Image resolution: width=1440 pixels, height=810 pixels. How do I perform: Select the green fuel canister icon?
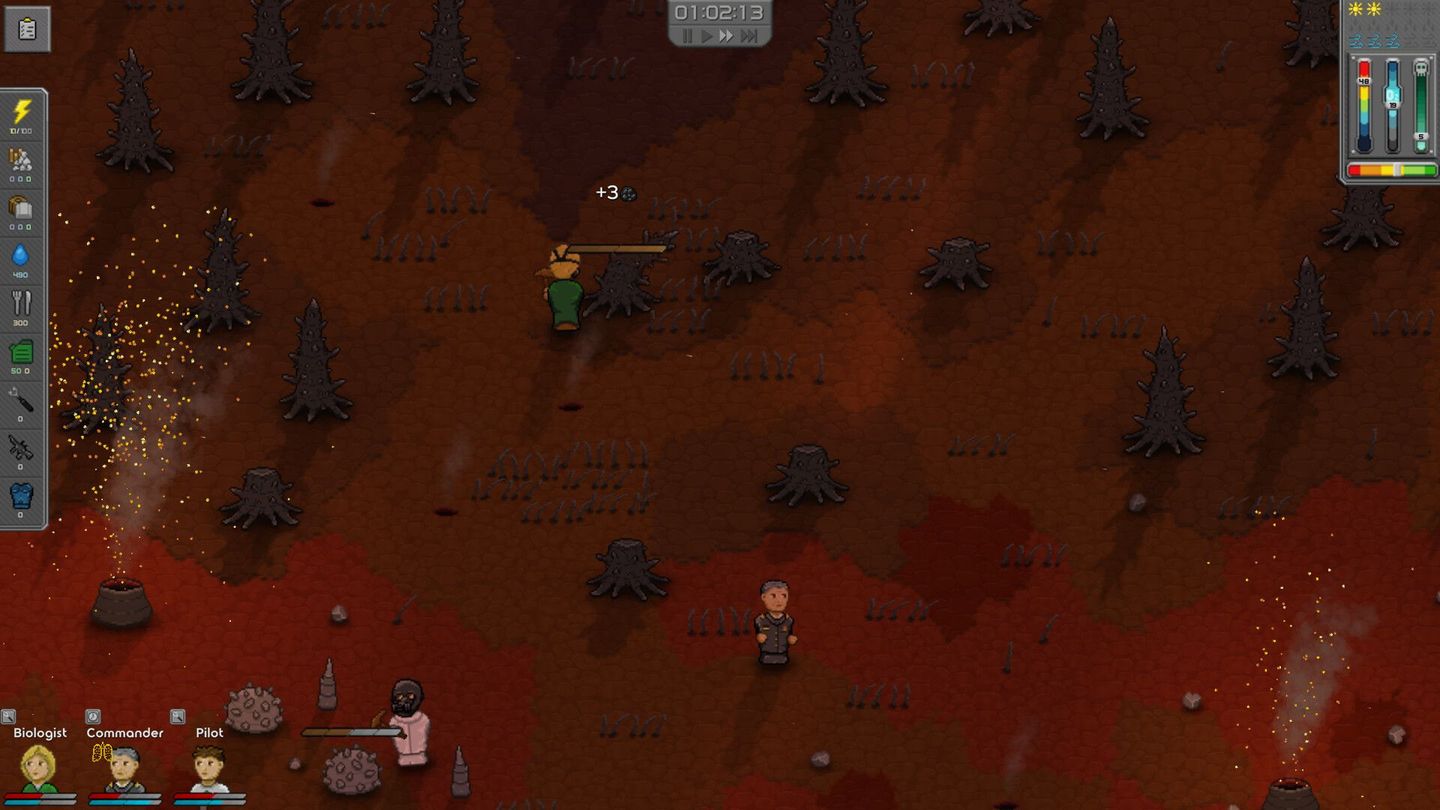tap(22, 353)
